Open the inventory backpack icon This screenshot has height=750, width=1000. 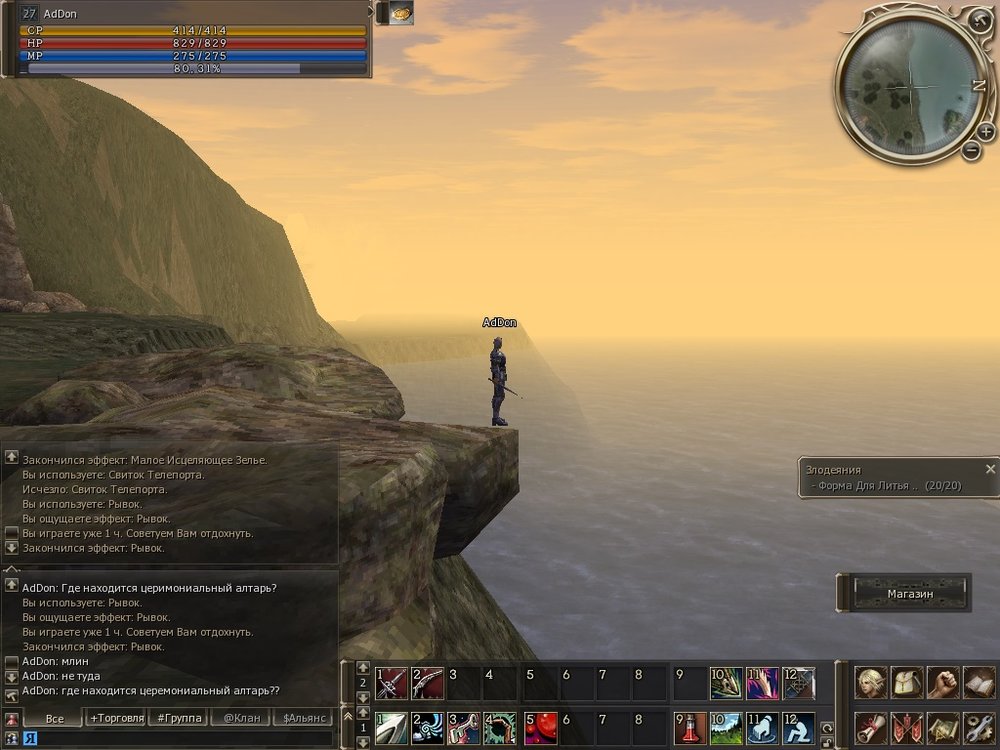tap(907, 683)
